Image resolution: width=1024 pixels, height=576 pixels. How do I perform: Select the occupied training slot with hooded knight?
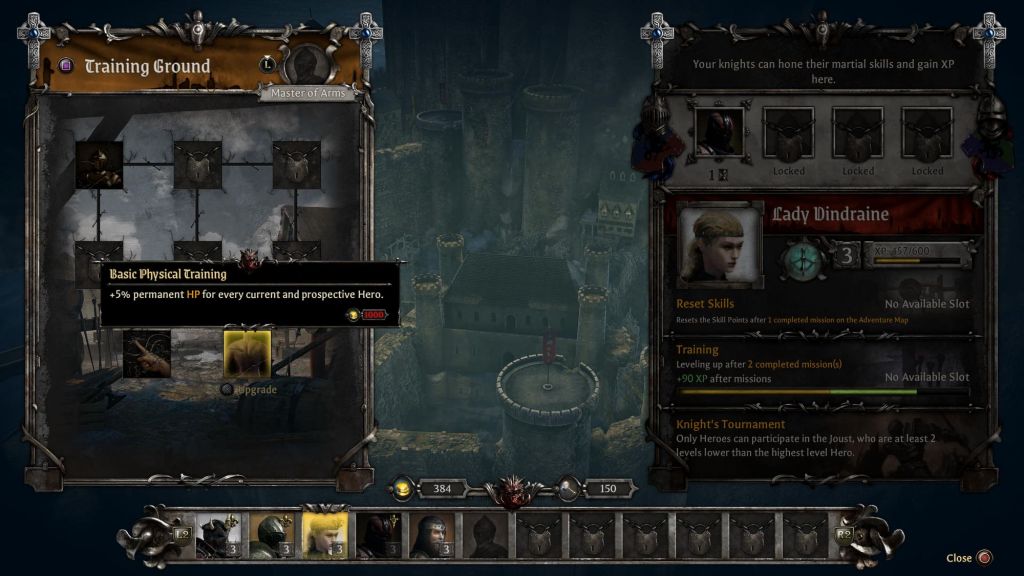point(719,132)
